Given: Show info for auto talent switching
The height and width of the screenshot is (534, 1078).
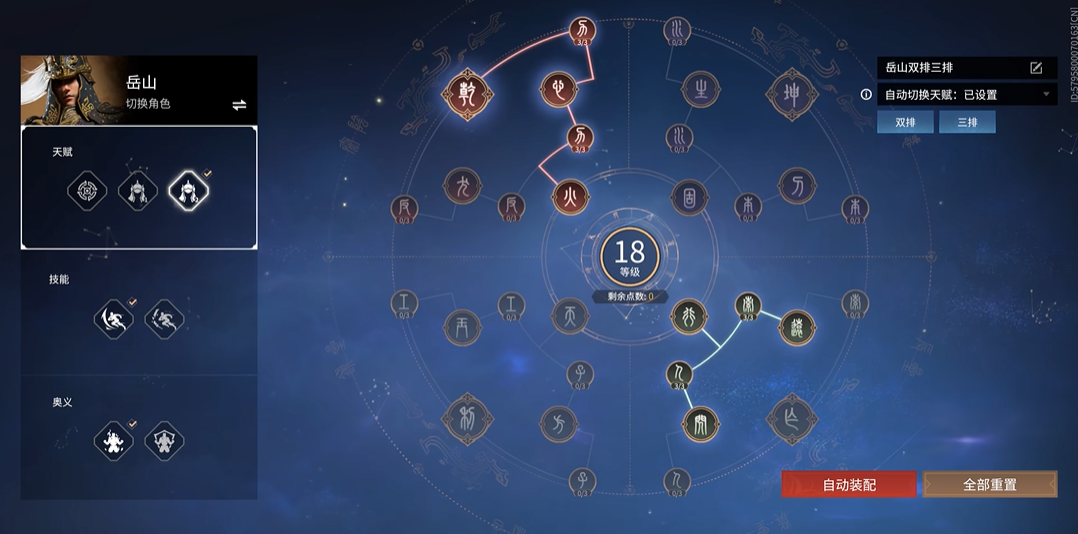Looking at the screenshot, I should point(866,95).
